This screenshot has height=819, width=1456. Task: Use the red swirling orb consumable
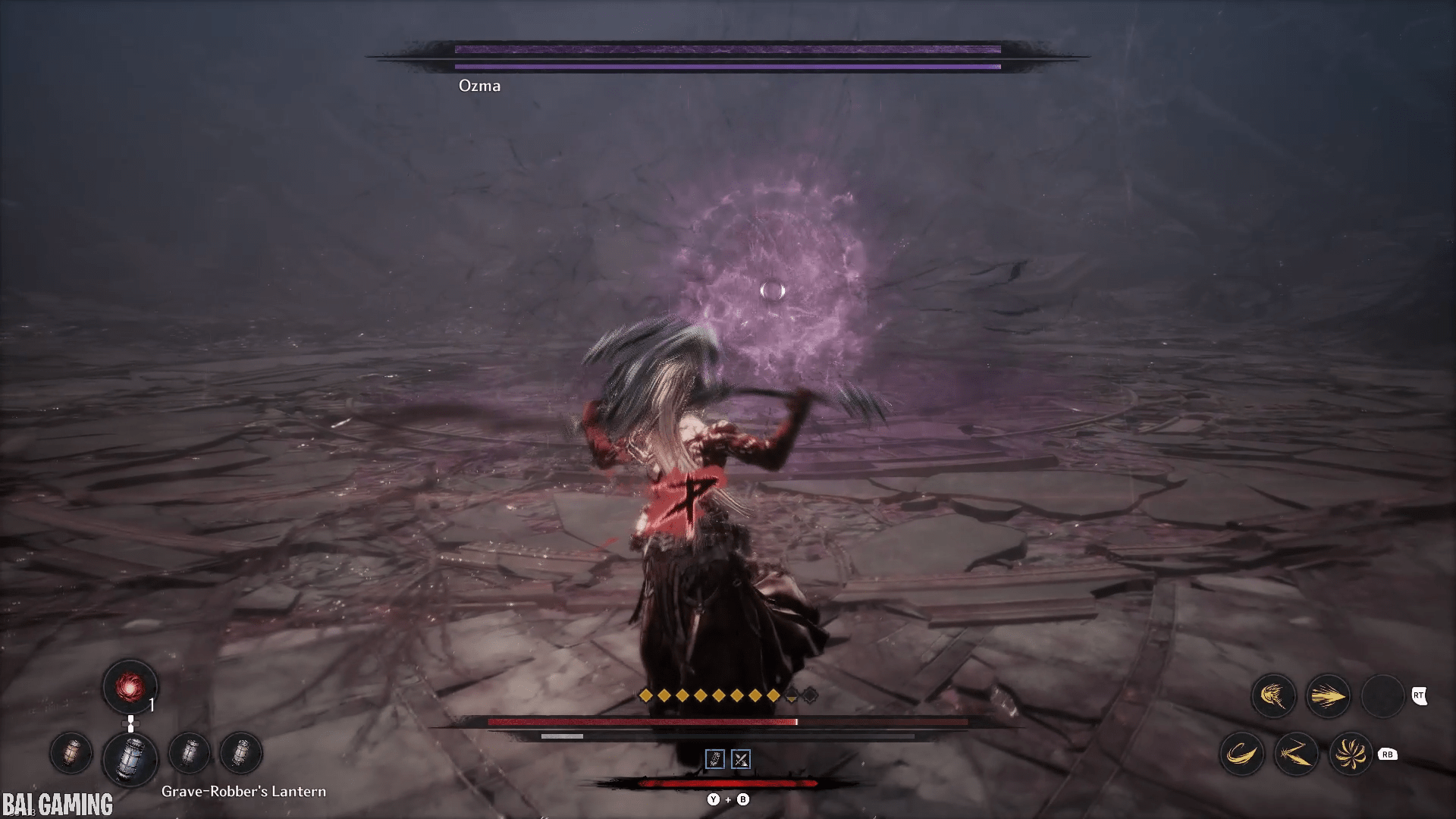(x=130, y=687)
